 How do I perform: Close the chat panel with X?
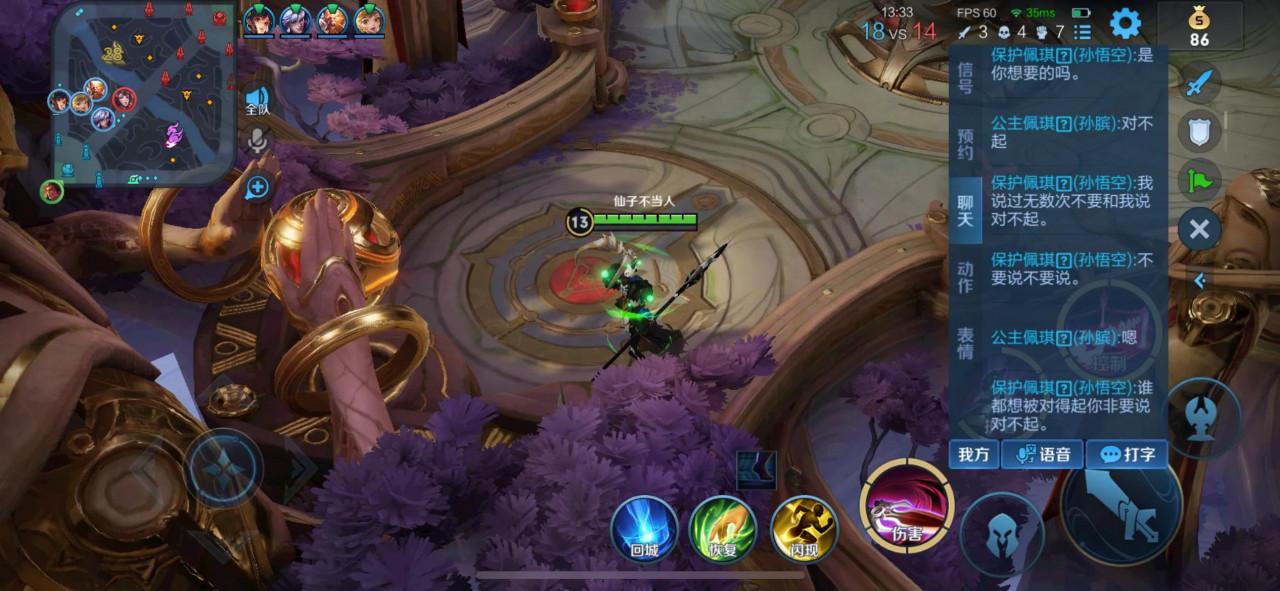pos(1199,230)
